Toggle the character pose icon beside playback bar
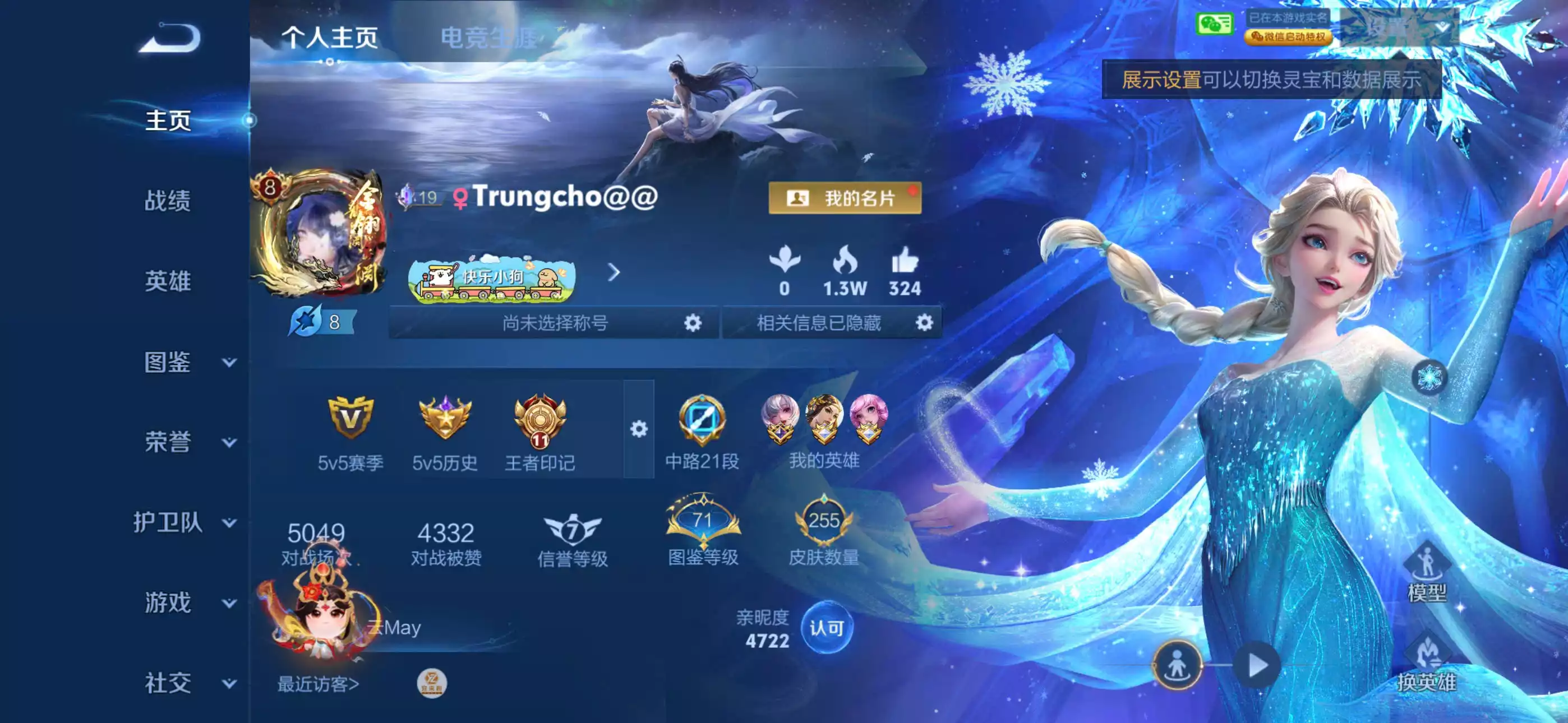The image size is (1568, 723). pyautogui.click(x=1180, y=666)
